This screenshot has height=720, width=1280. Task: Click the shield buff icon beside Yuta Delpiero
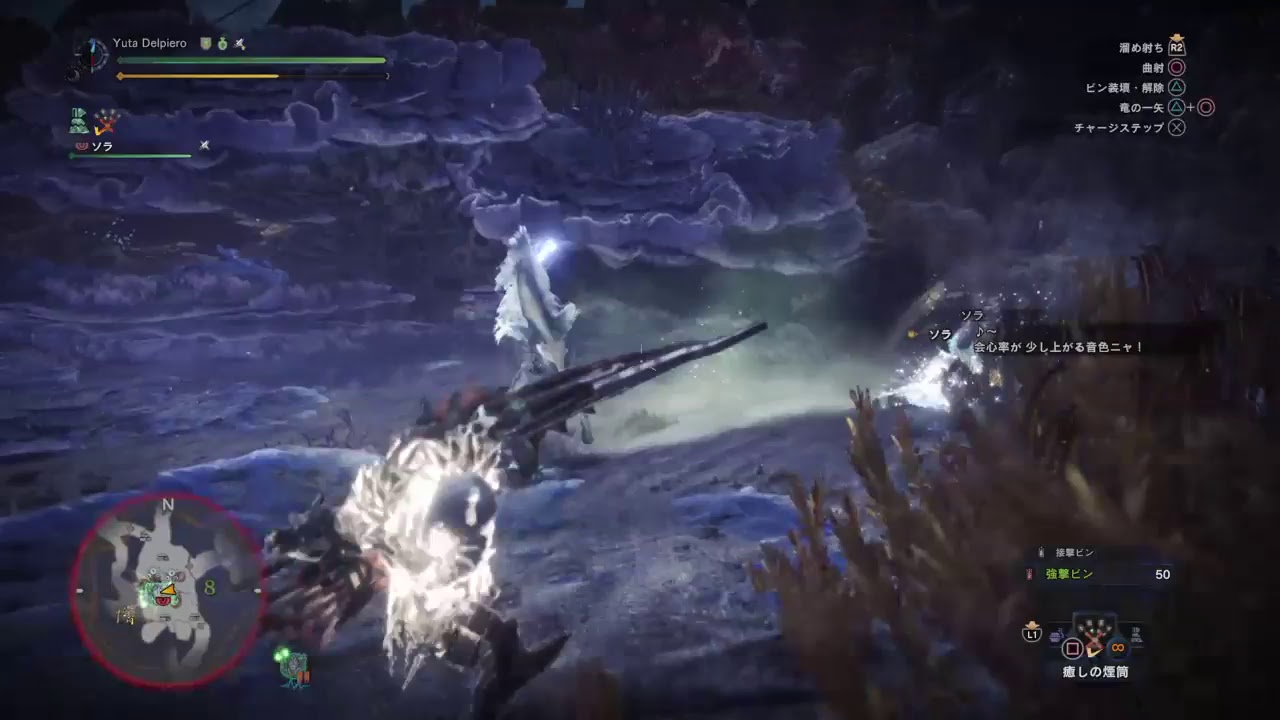tap(205, 43)
